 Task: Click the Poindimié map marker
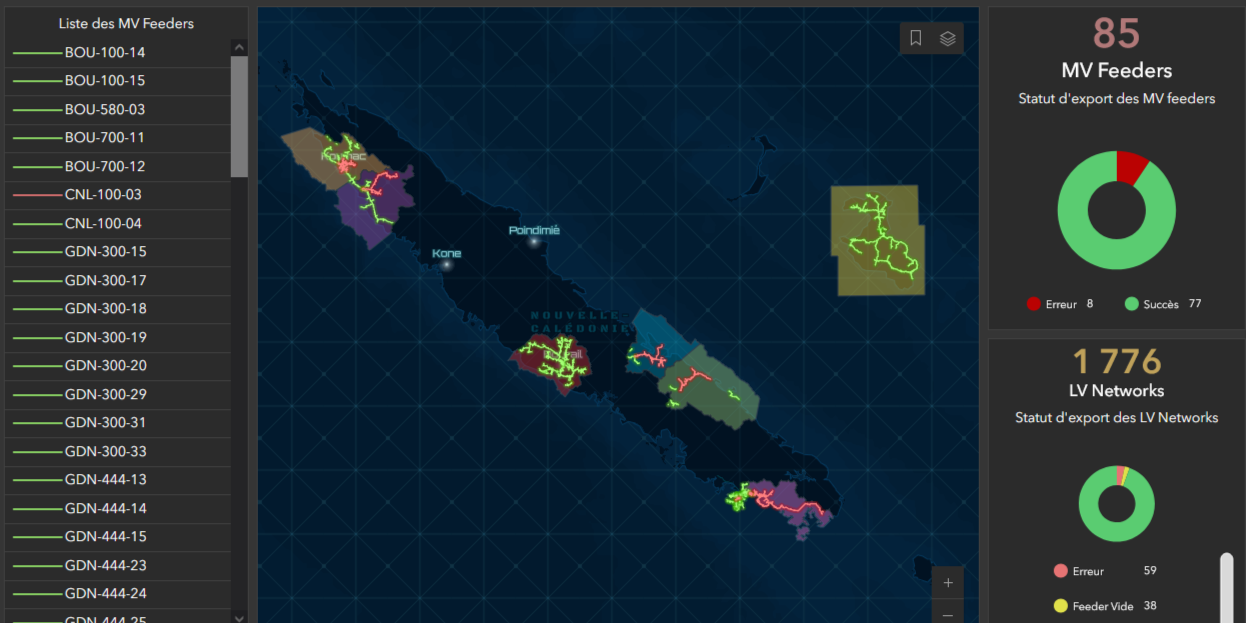click(534, 241)
